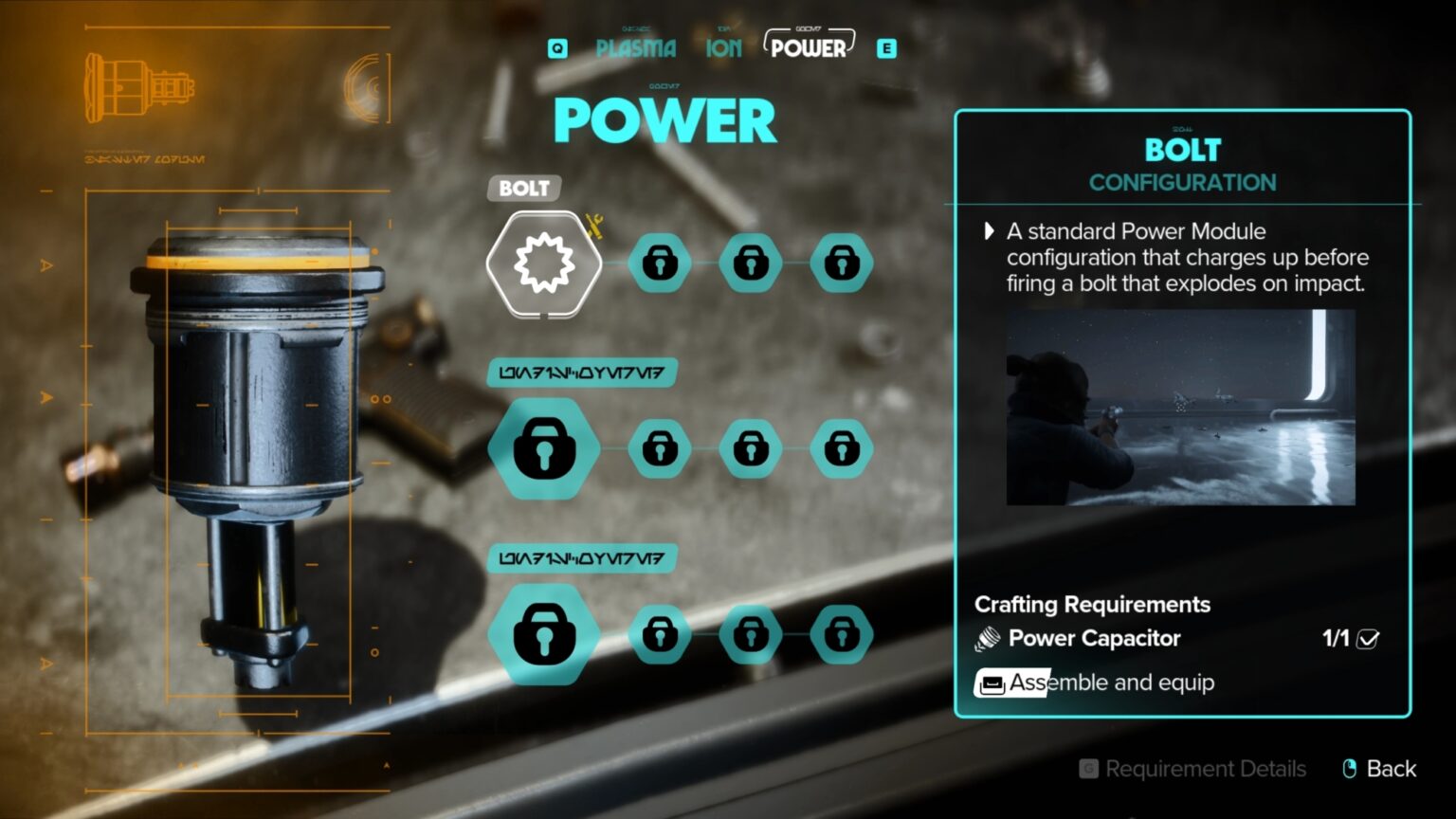Switch to the ION tab
This screenshot has width=1456, height=819.
tap(723, 47)
